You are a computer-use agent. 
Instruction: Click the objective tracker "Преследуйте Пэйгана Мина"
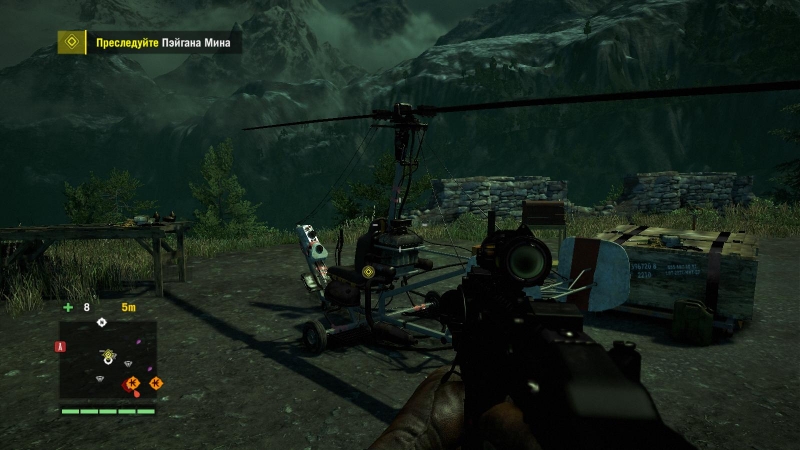pyautogui.click(x=164, y=43)
